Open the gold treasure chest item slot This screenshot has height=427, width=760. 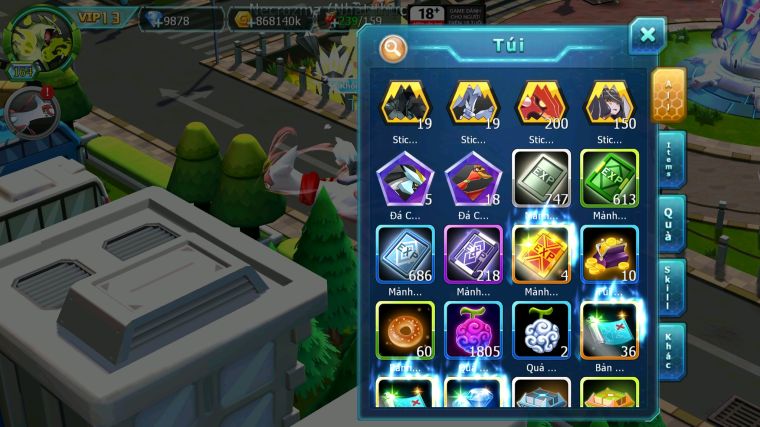click(609, 254)
